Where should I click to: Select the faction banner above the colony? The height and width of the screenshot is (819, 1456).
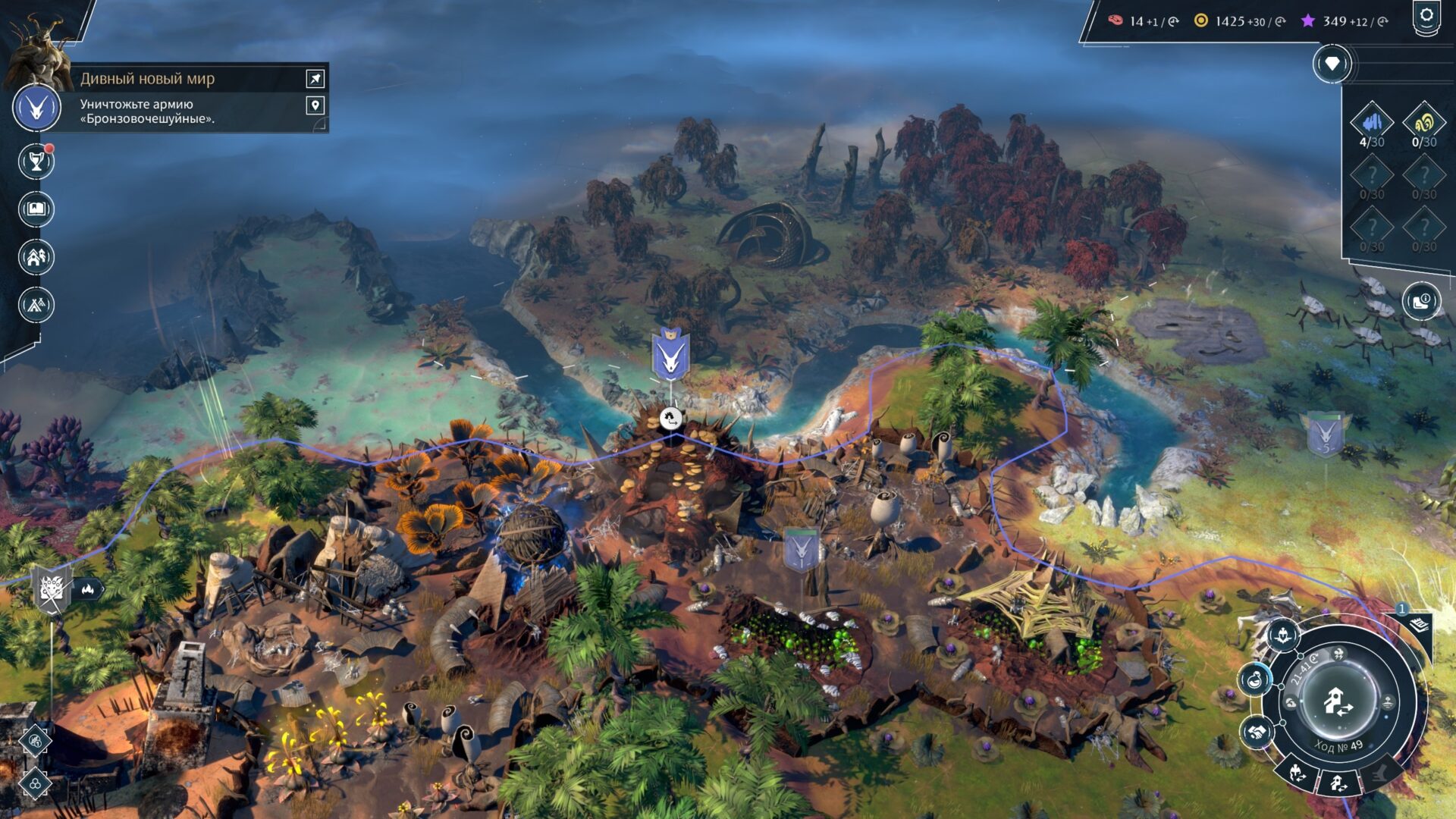[670, 355]
